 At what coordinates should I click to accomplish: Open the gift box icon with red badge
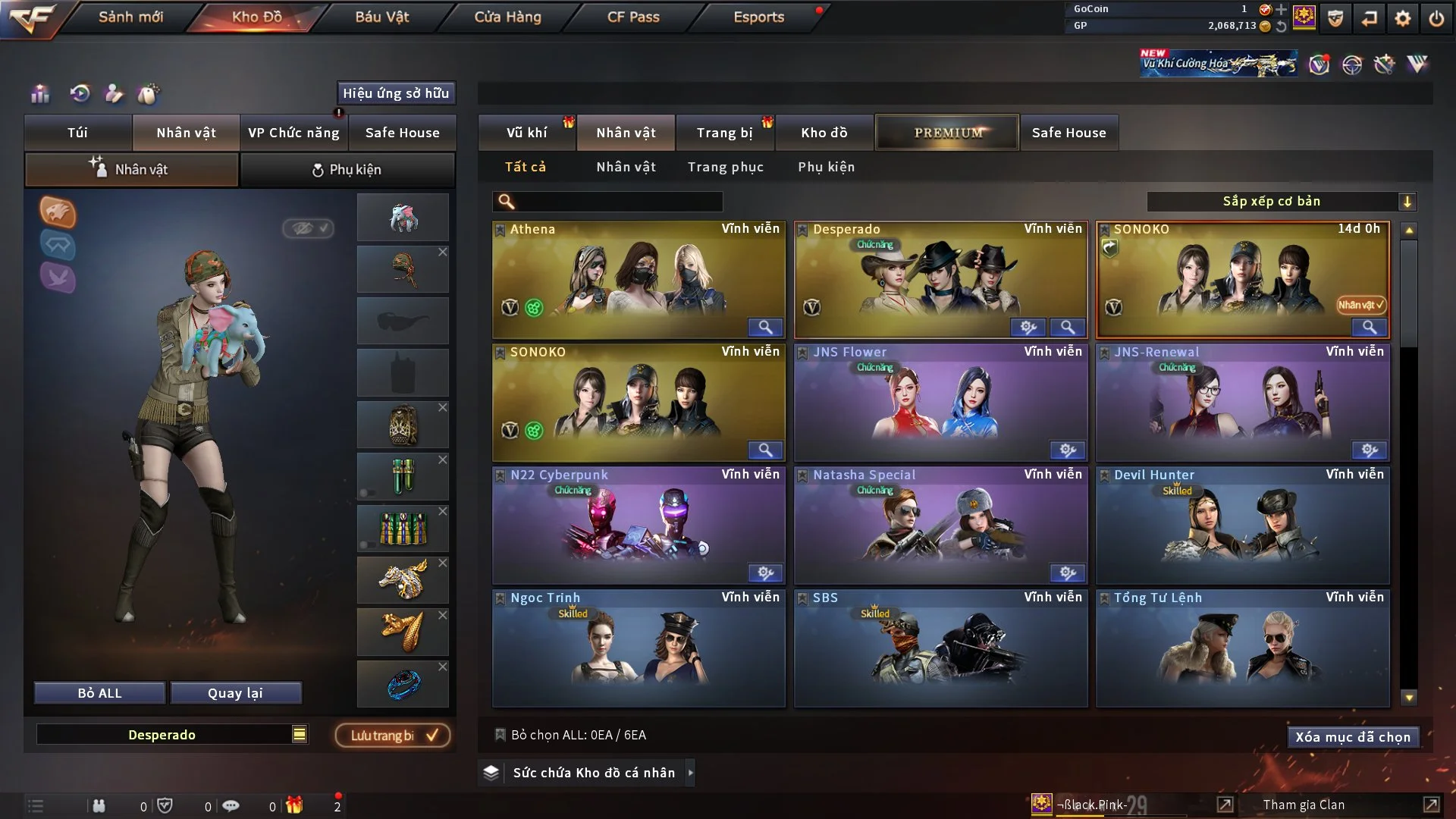[x=296, y=805]
